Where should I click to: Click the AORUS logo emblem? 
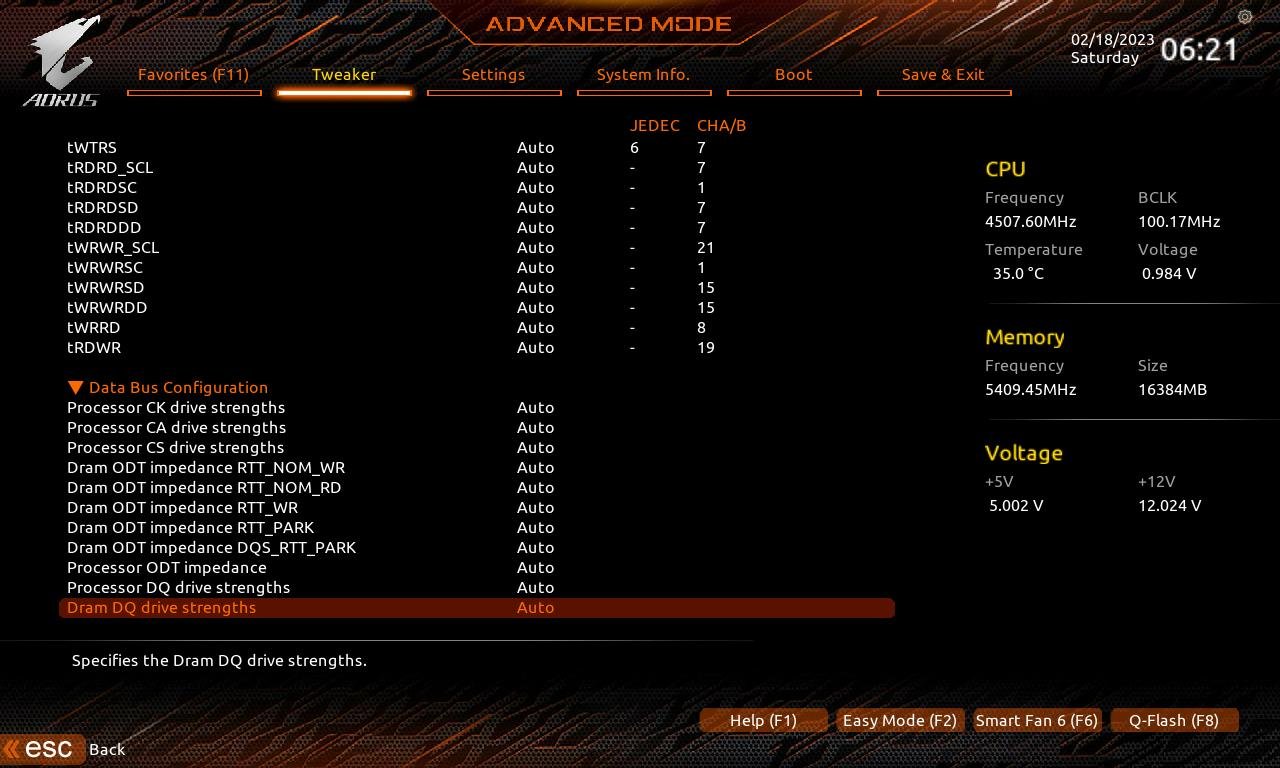click(60, 55)
